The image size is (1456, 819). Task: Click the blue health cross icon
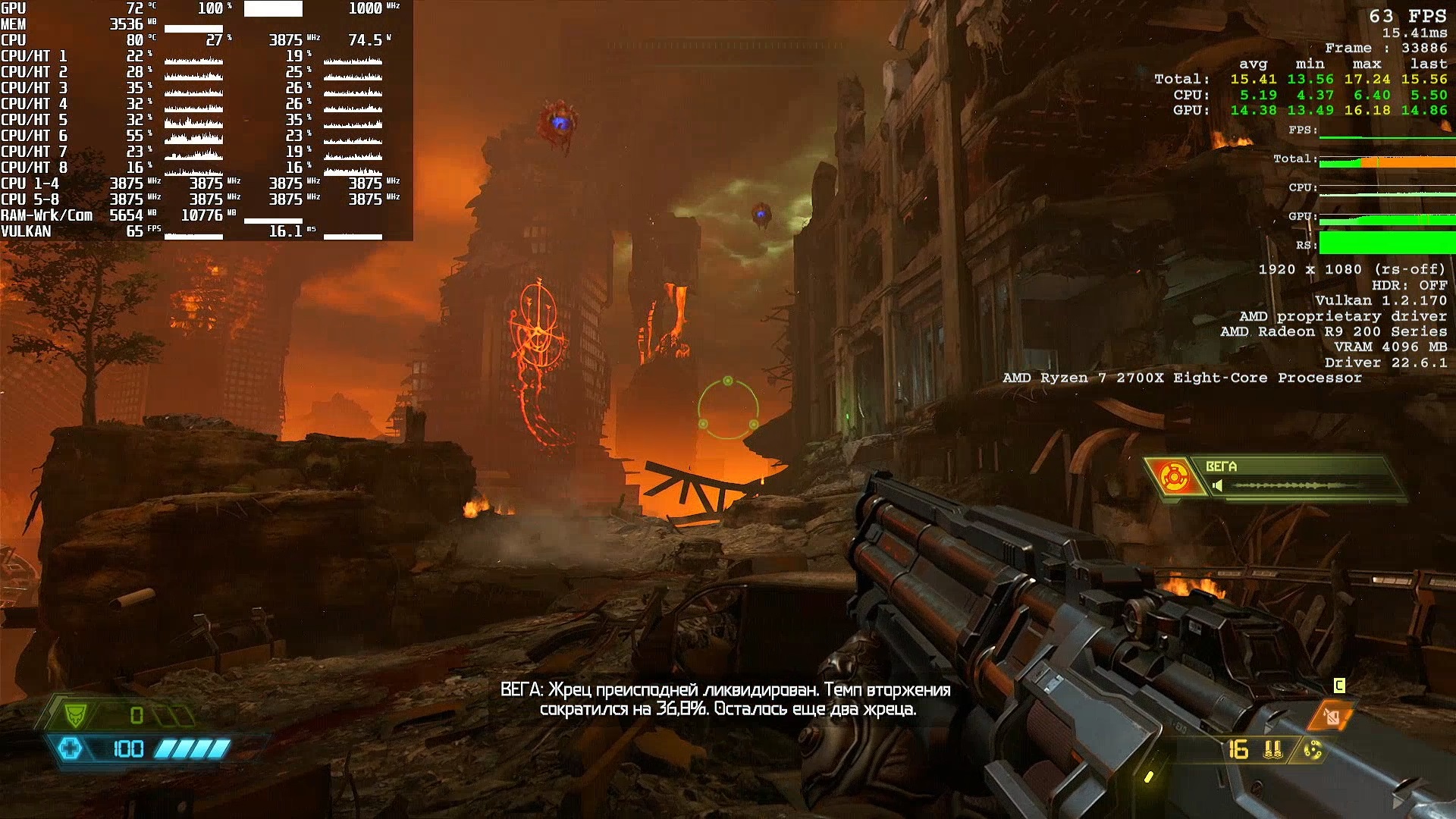70,748
